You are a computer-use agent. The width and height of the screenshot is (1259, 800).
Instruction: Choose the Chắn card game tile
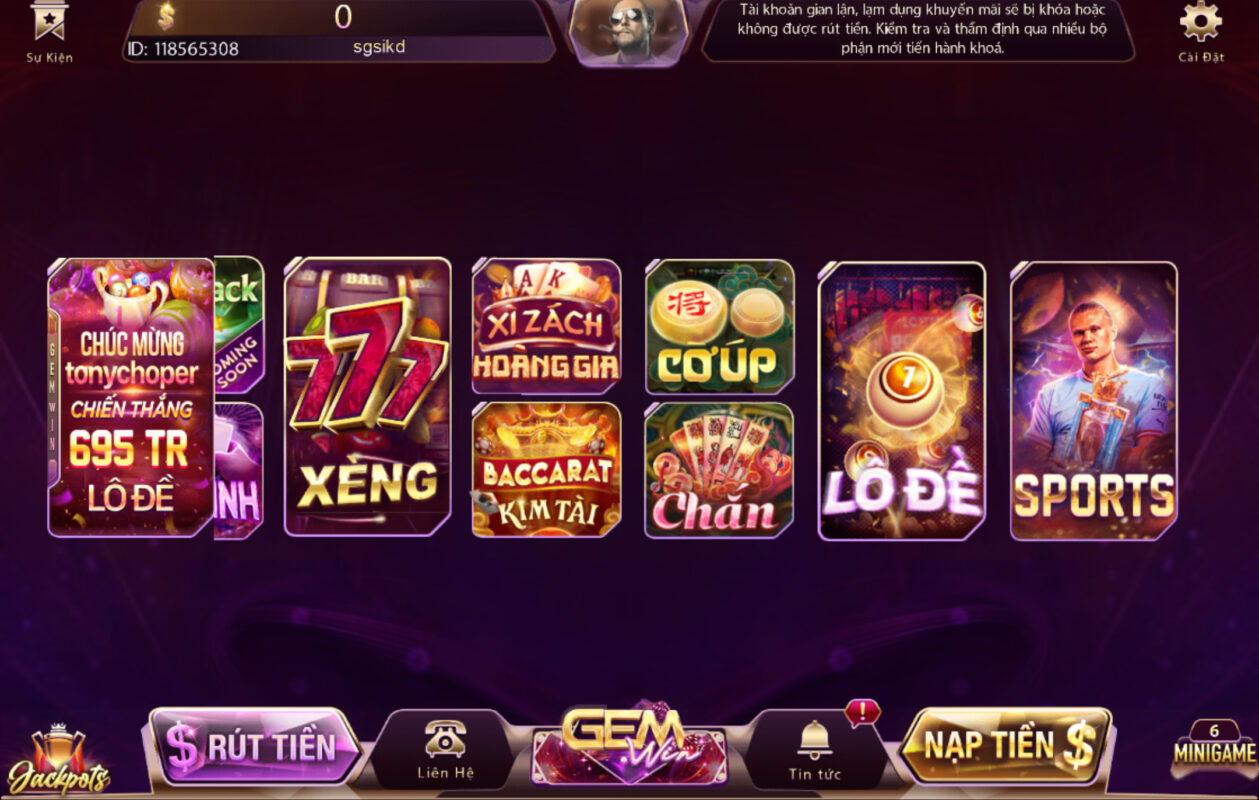[x=719, y=469]
